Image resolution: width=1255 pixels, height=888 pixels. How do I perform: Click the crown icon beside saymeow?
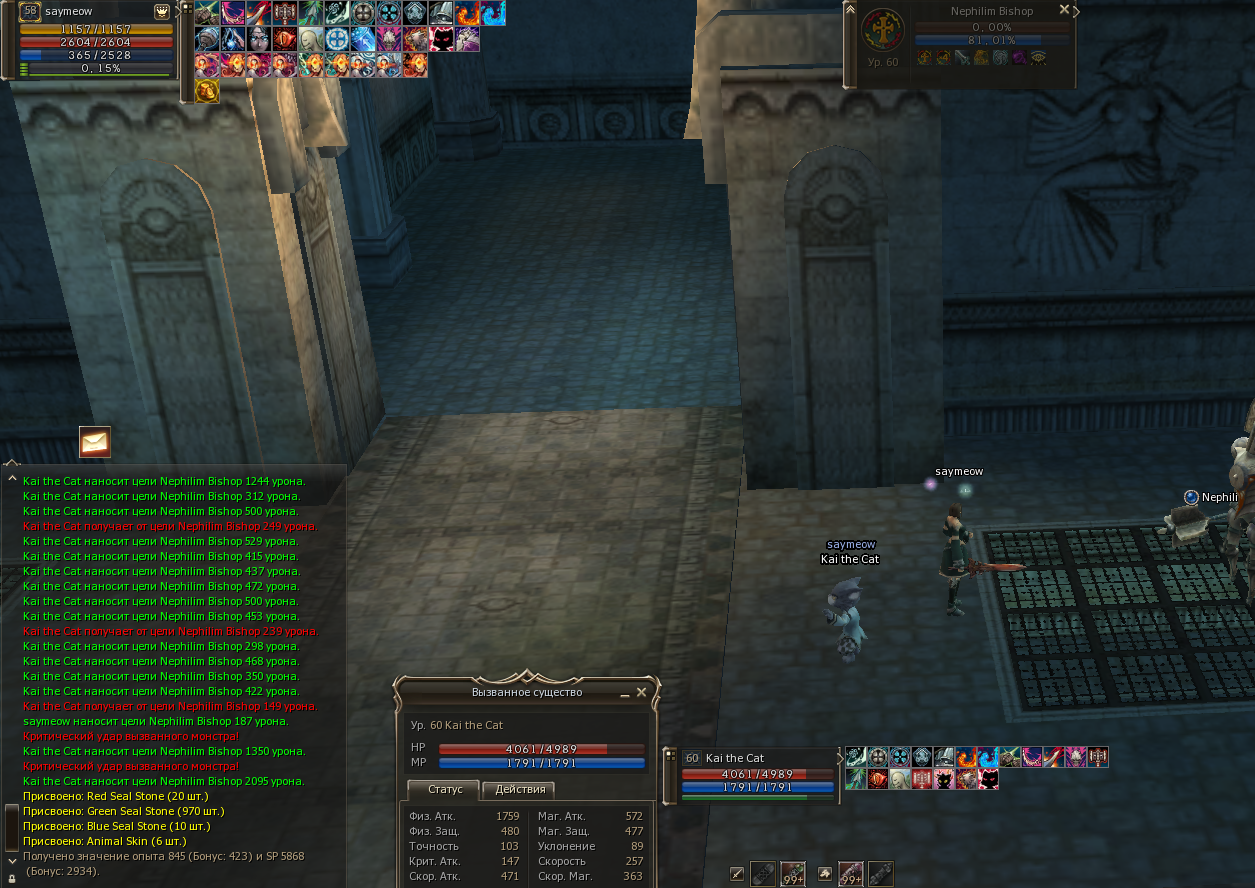(161, 11)
